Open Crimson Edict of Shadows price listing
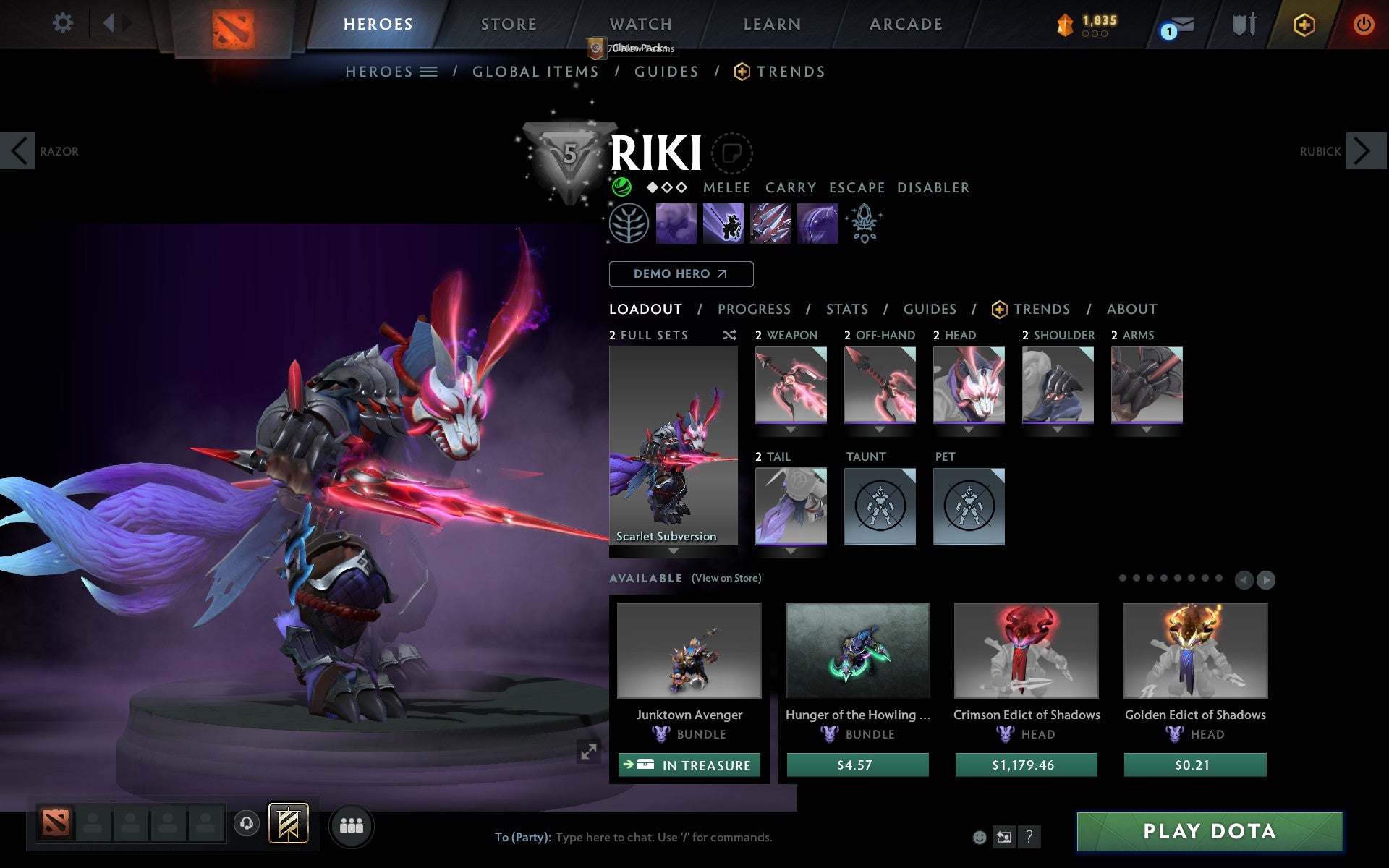 (x=1025, y=764)
